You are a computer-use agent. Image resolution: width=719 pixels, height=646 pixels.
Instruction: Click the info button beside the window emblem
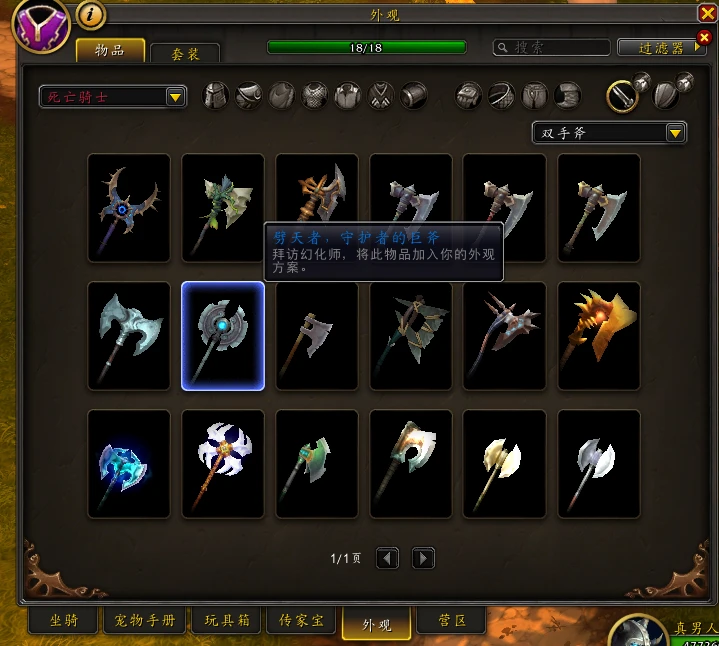point(91,15)
